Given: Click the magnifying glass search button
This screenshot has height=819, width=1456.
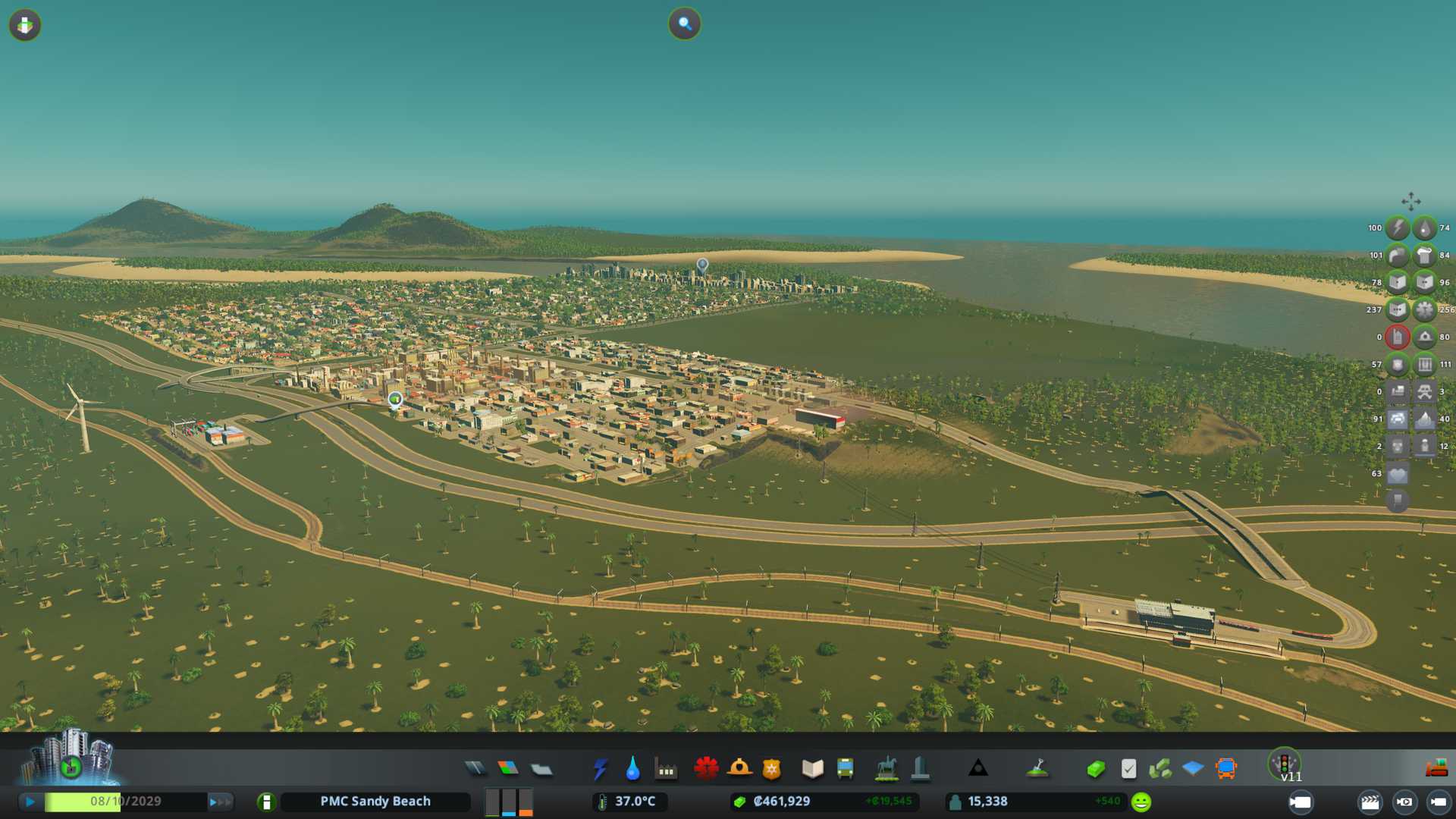Looking at the screenshot, I should pos(684,24).
